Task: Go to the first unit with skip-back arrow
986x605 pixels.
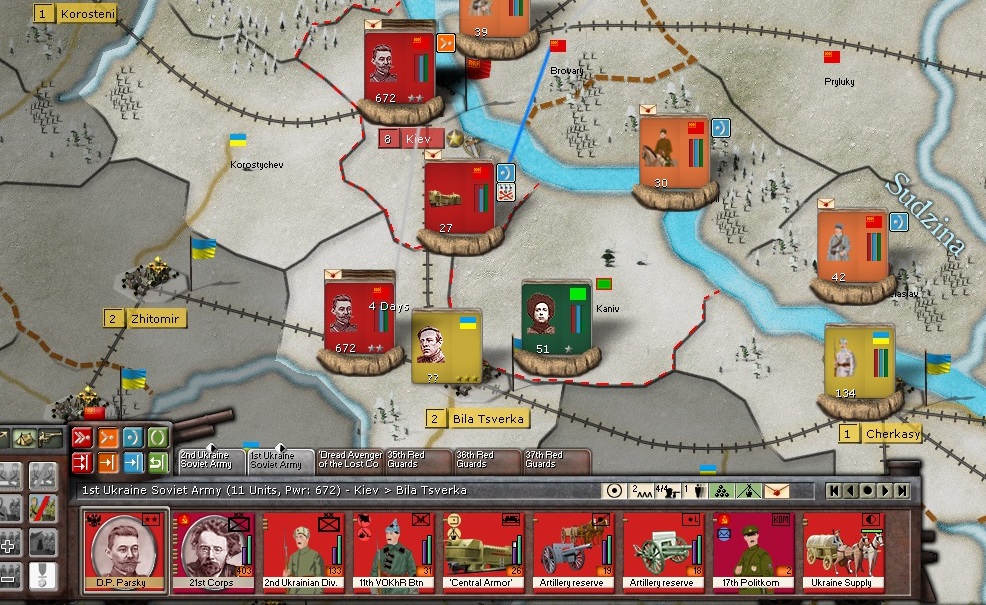Action: [x=833, y=490]
